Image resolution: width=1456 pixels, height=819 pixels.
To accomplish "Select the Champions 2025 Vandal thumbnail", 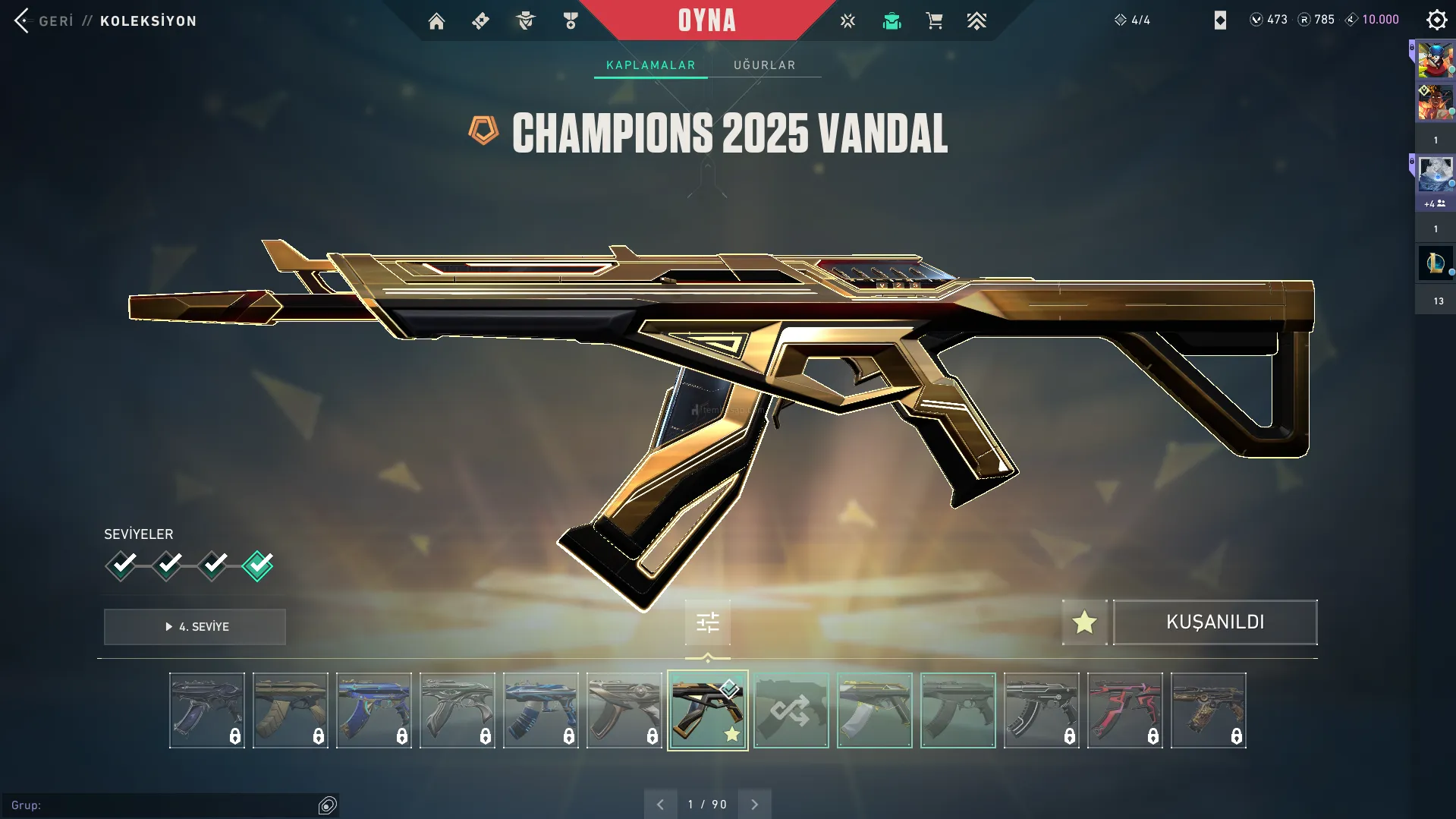I will tap(707, 710).
